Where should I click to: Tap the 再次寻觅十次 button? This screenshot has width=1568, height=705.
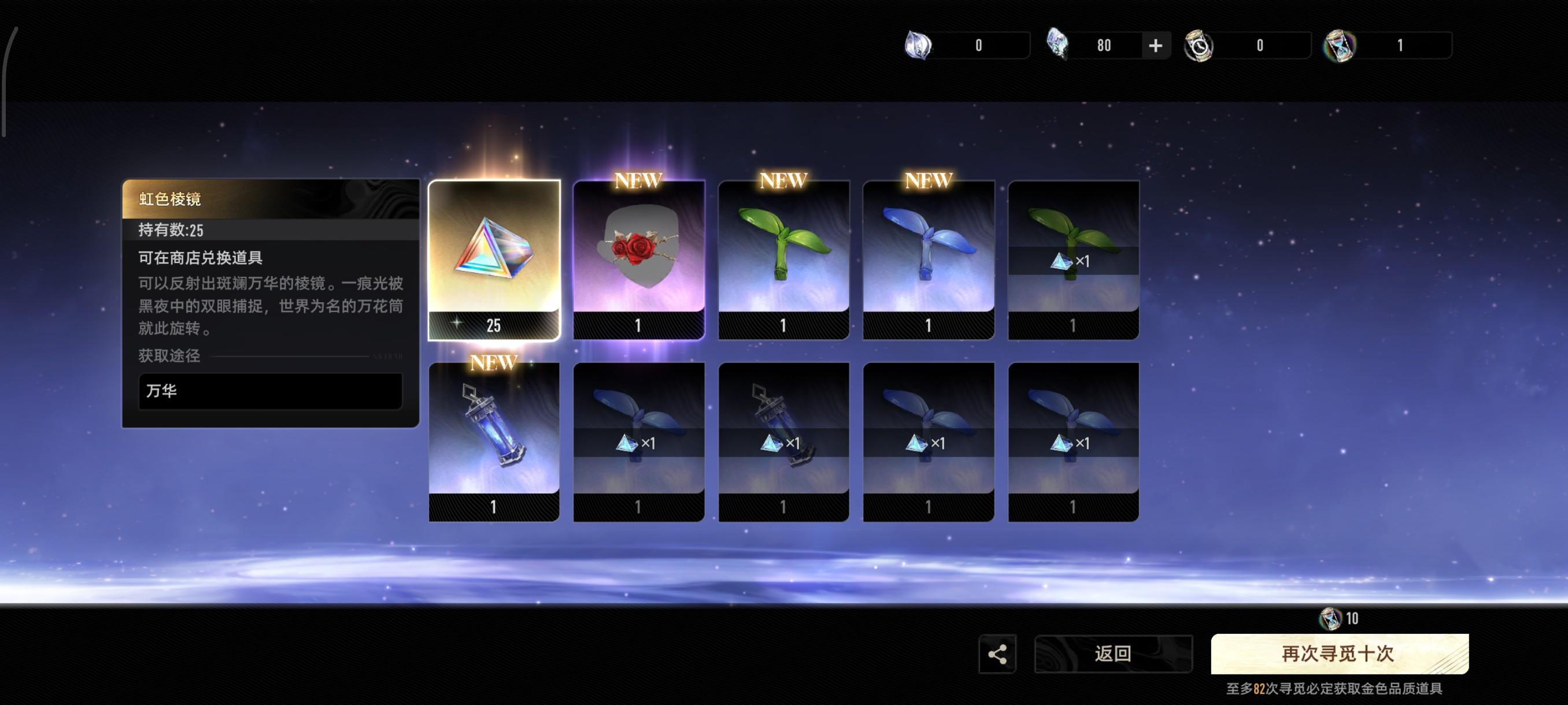1339,654
